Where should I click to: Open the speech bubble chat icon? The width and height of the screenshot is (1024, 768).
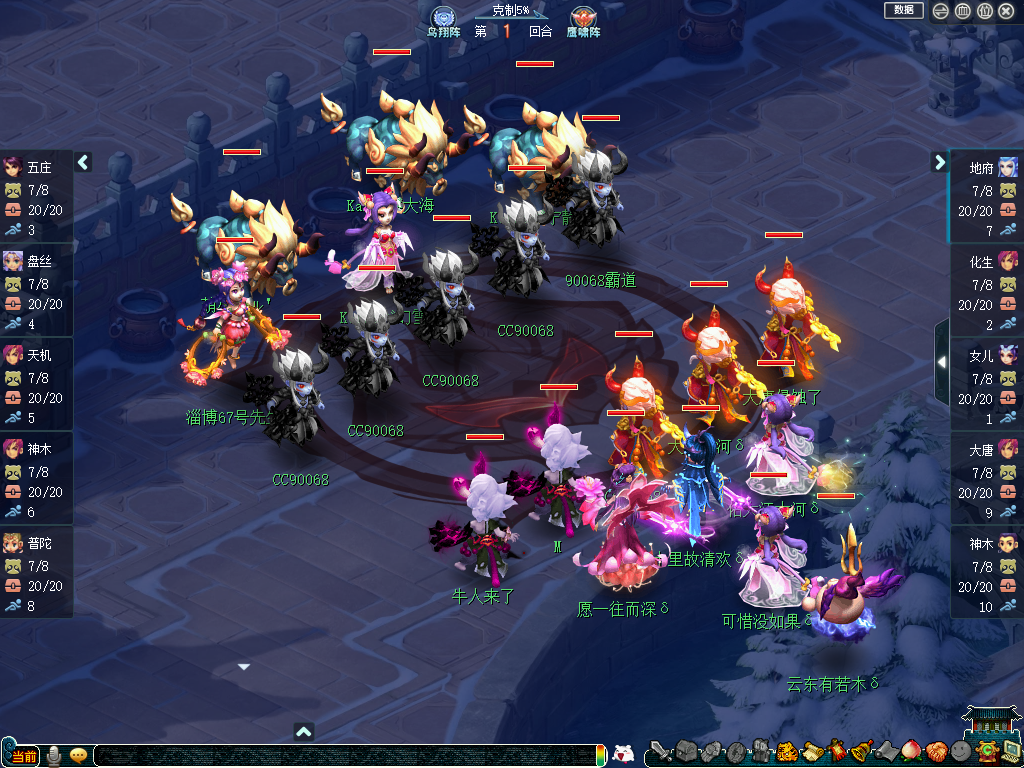point(78,755)
